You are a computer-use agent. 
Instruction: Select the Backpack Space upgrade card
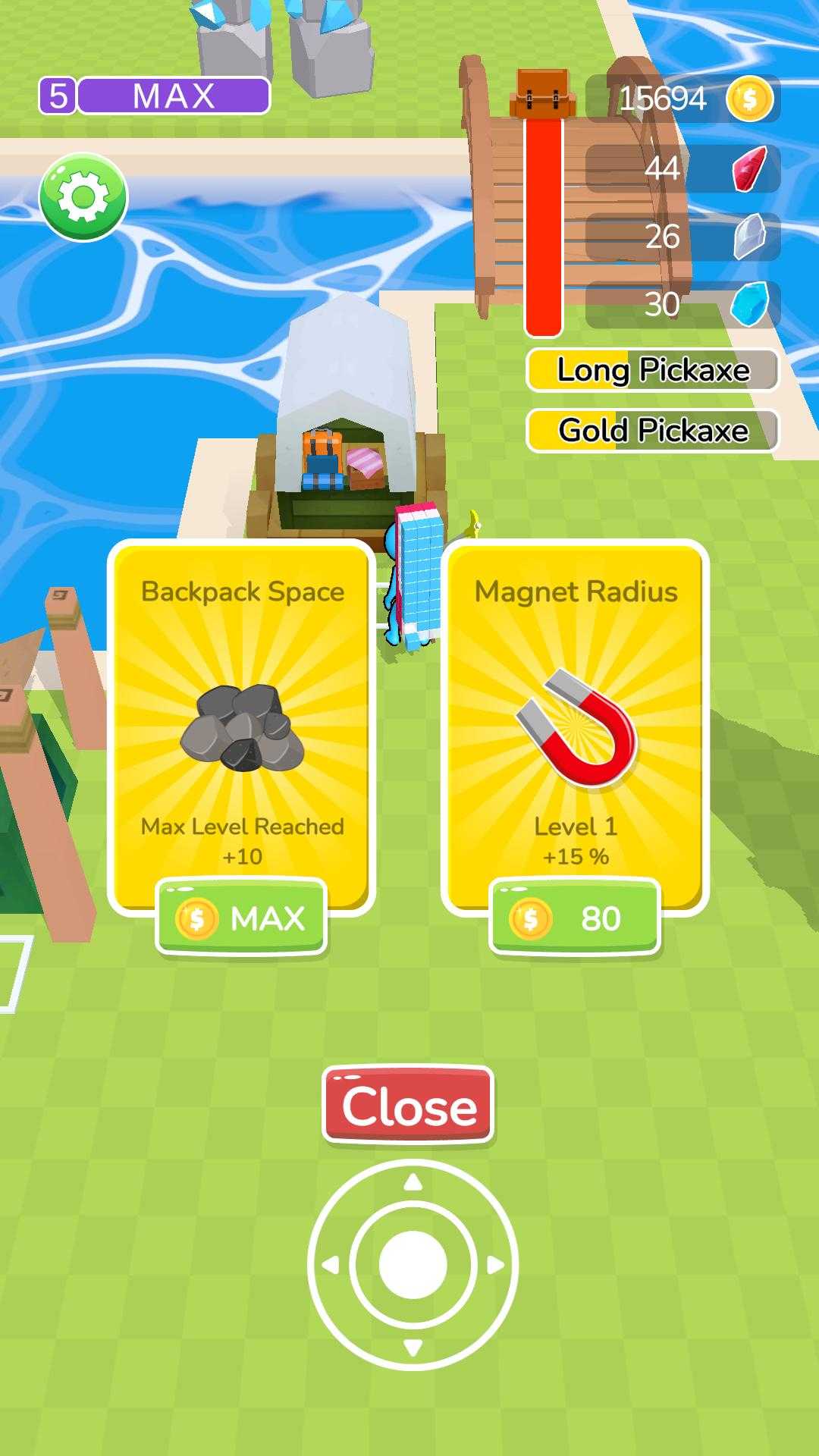click(x=242, y=720)
